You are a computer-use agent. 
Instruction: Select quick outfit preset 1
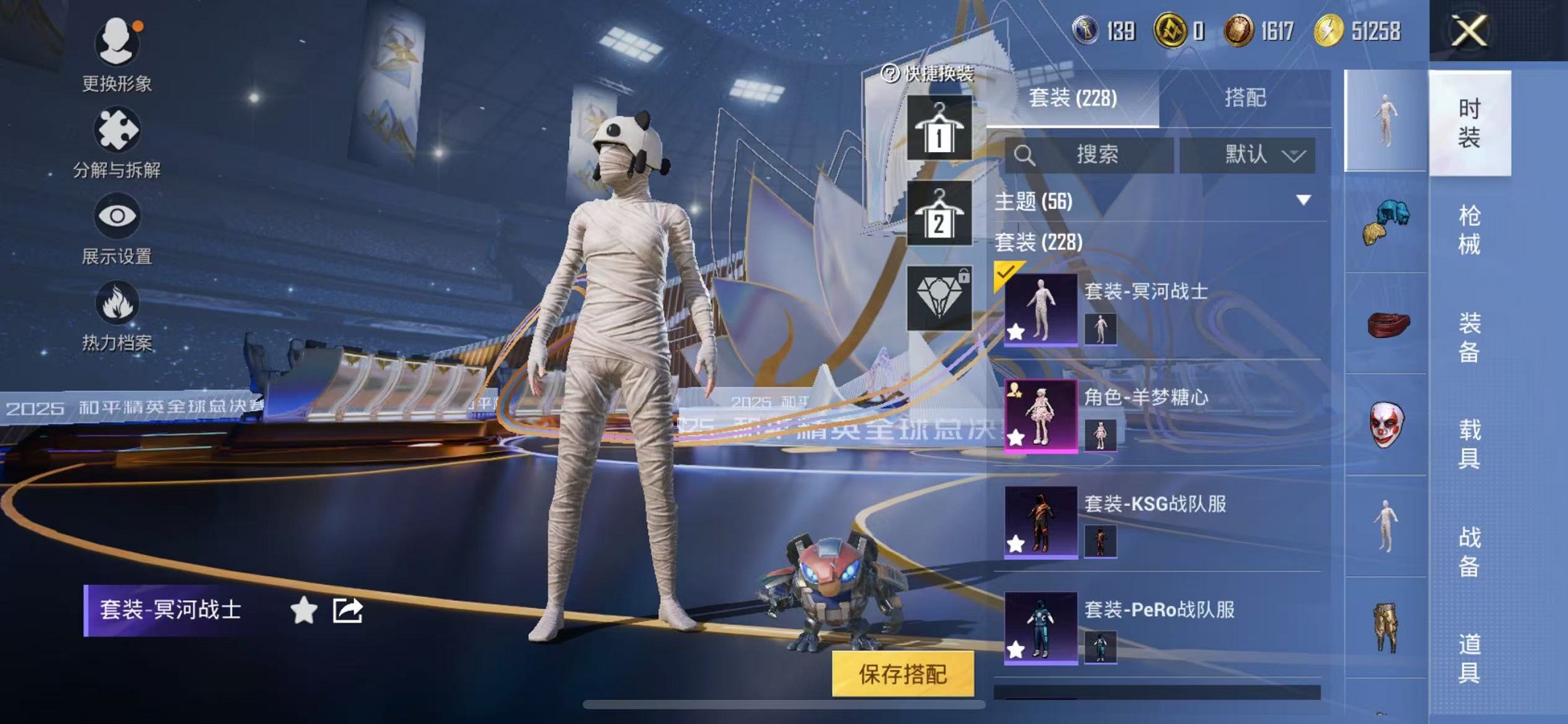pyautogui.click(x=938, y=128)
